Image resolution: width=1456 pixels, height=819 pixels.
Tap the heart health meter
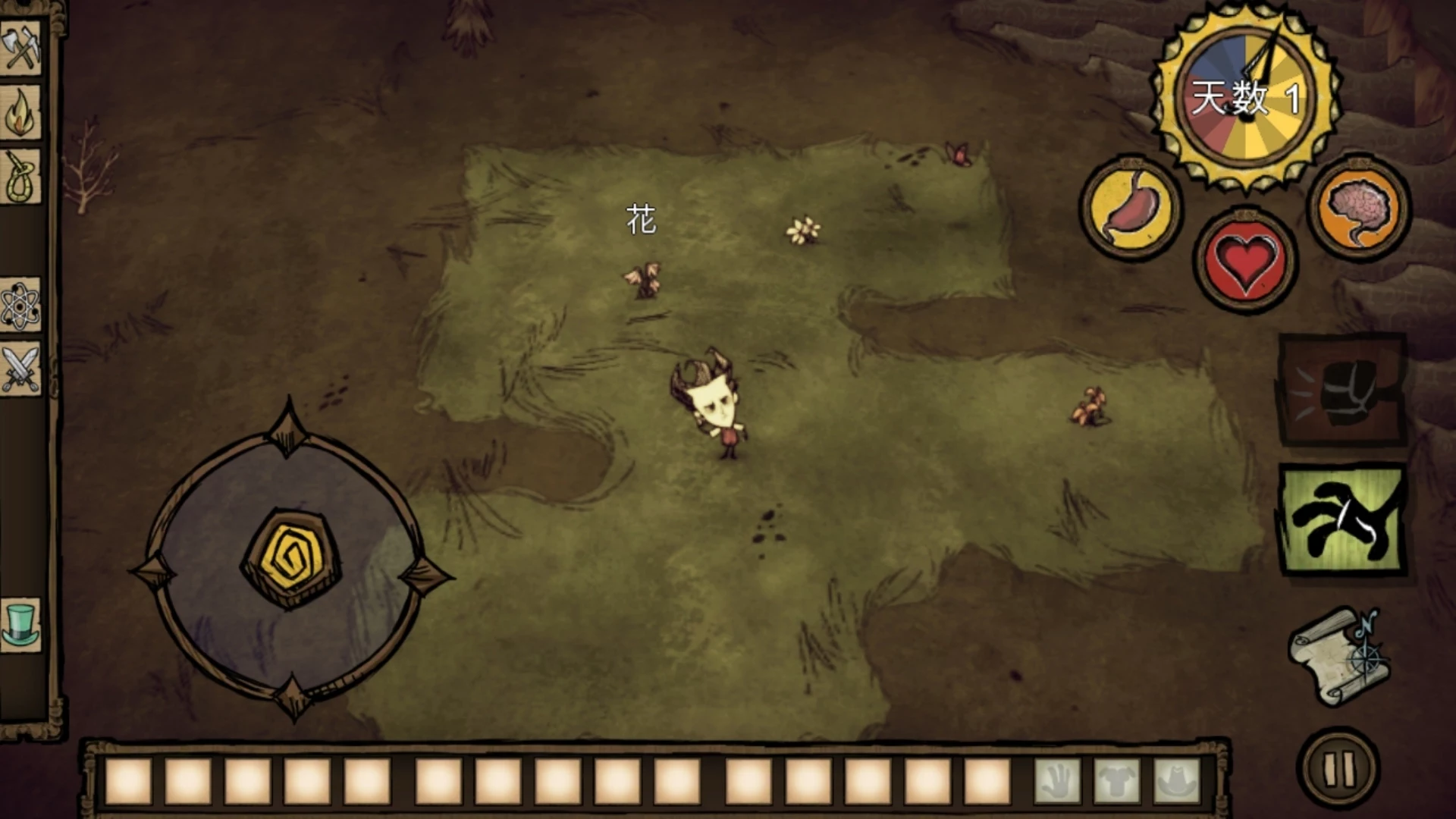(x=1245, y=260)
